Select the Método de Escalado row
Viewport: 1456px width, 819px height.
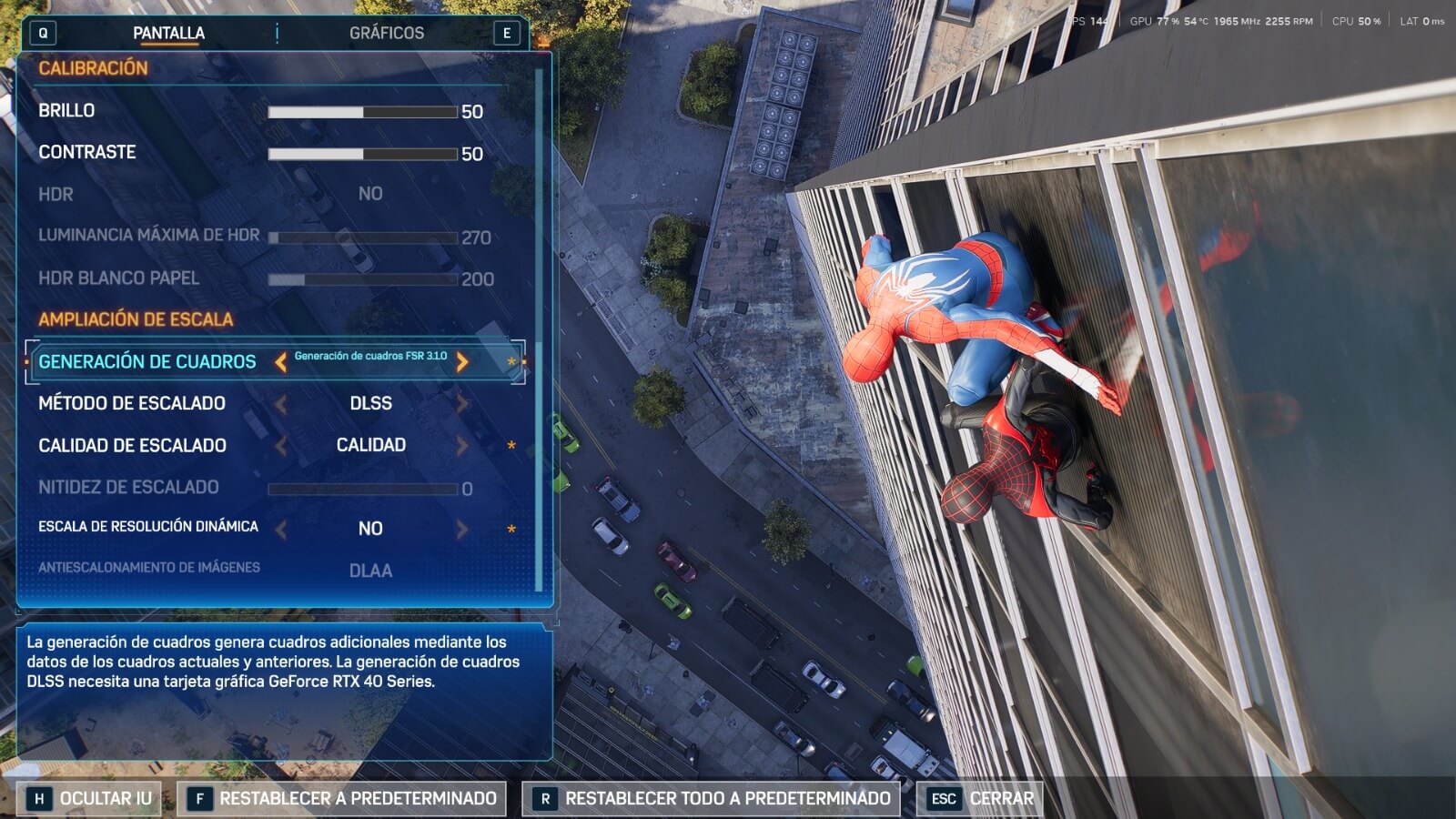tap(132, 403)
